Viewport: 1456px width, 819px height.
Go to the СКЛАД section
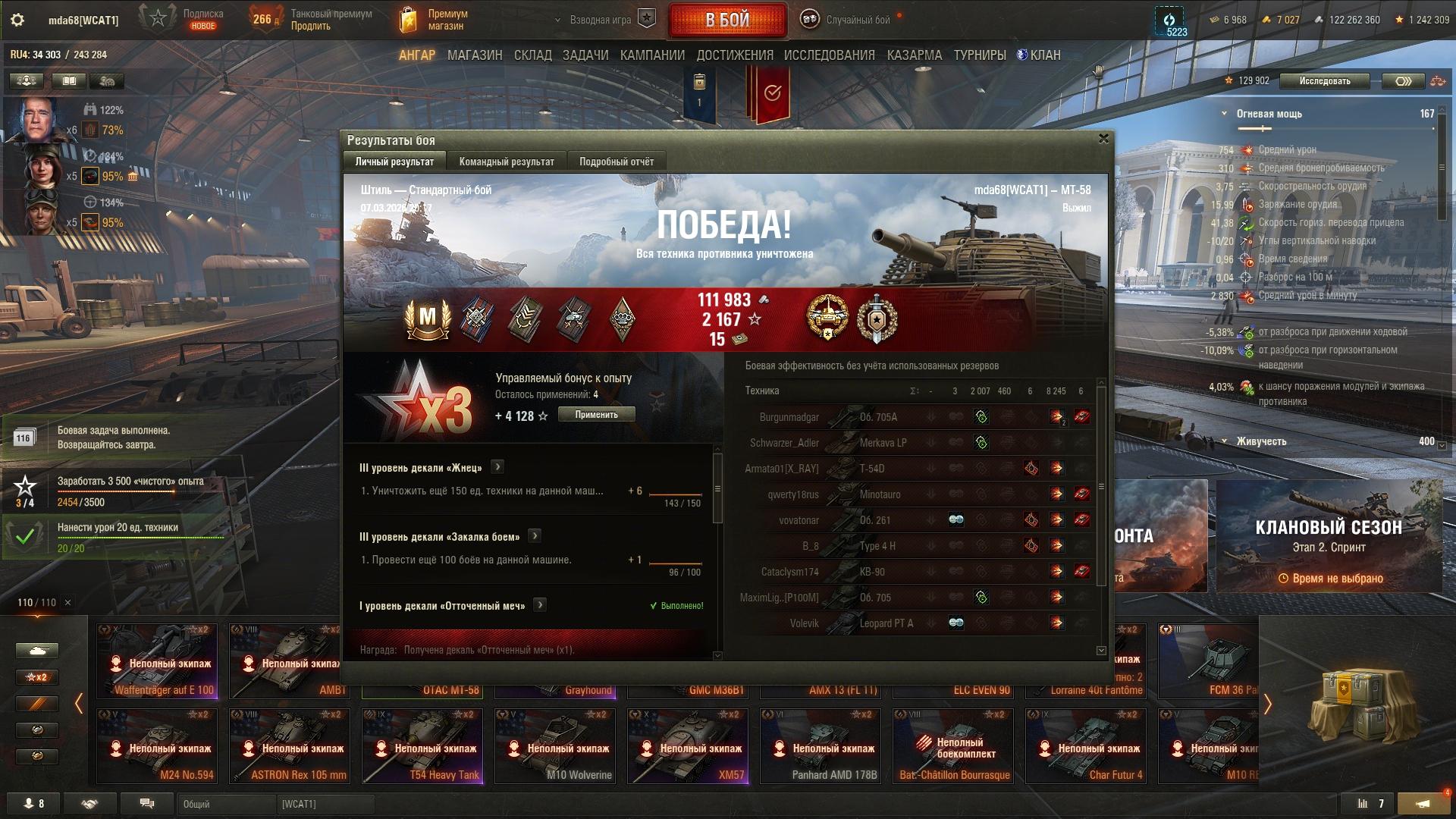532,55
